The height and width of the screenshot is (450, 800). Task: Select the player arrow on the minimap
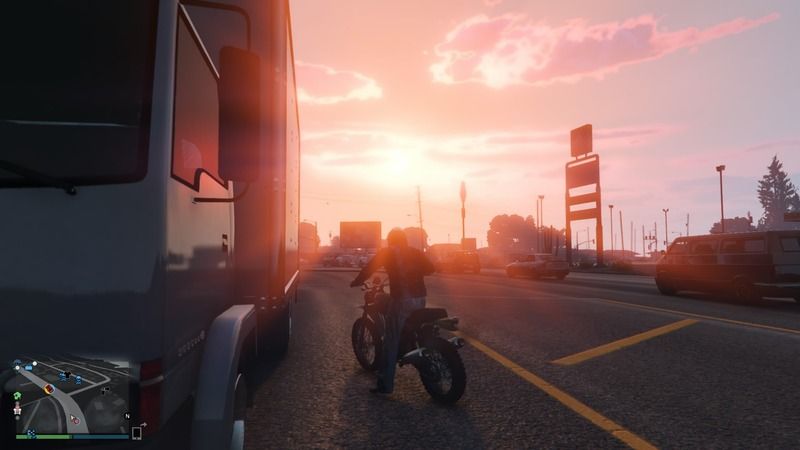point(72,417)
